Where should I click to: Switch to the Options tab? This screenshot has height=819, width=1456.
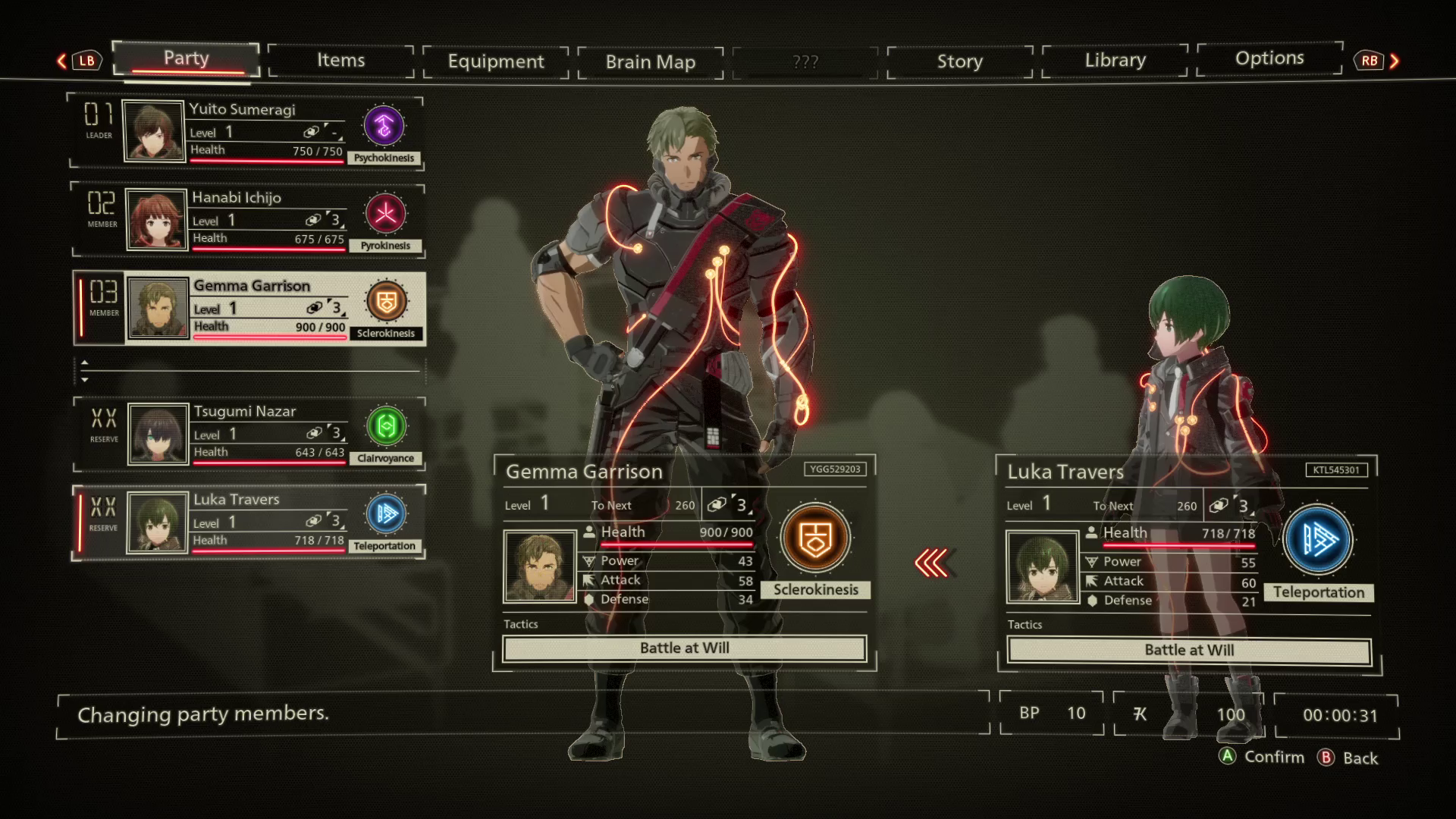[x=1269, y=58]
